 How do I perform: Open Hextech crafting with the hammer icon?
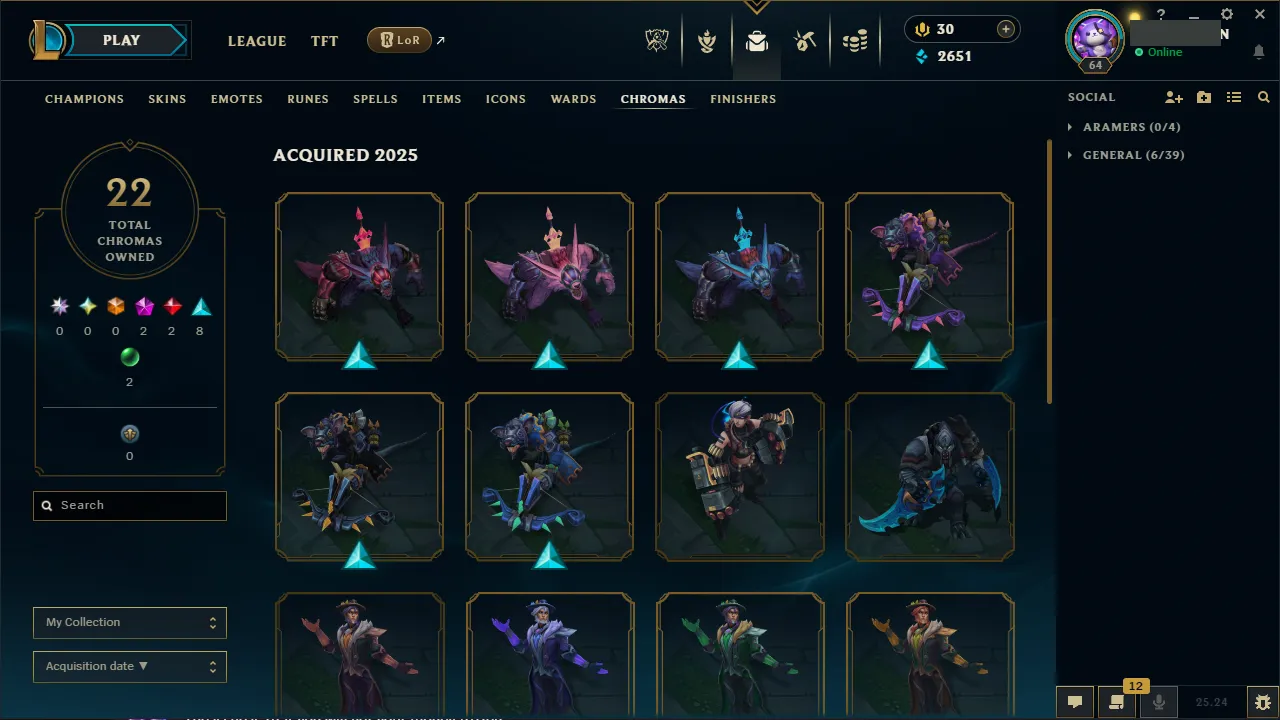[x=805, y=41]
